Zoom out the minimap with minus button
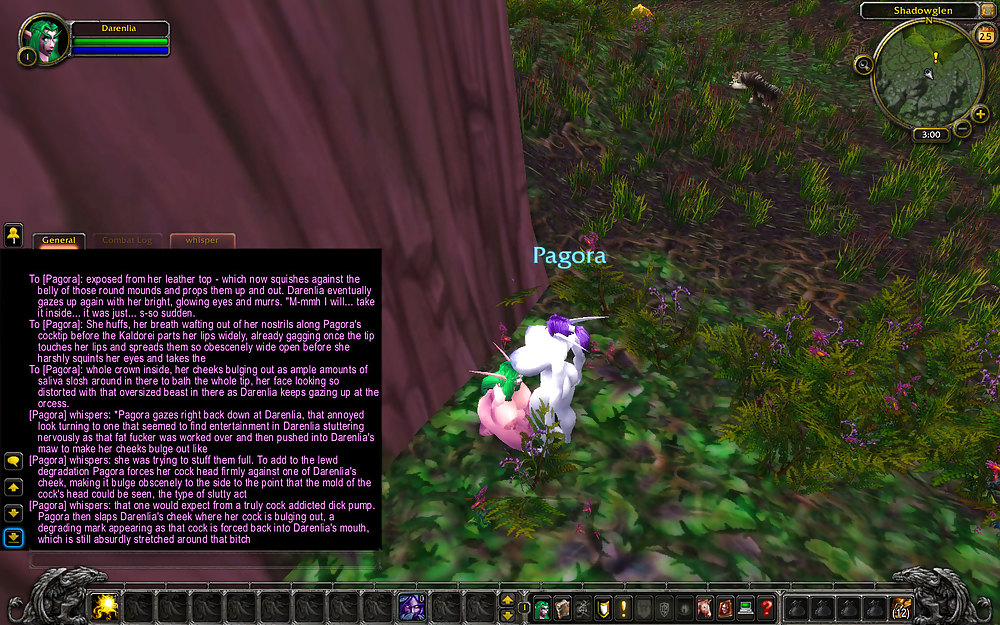Viewport: 1000px width, 625px height. 962,128
